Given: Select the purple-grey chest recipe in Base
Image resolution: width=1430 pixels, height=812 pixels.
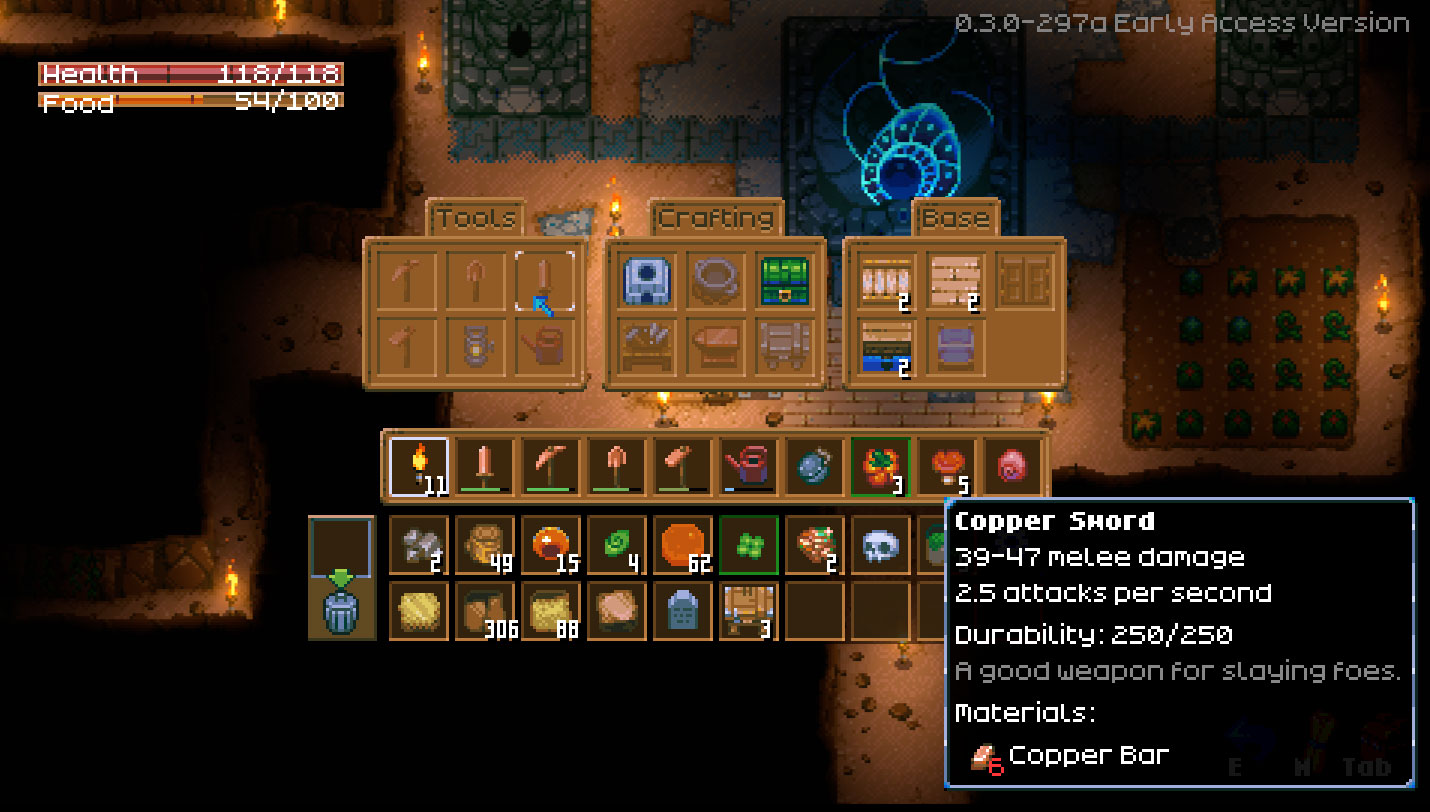Looking at the screenshot, I should (955, 346).
